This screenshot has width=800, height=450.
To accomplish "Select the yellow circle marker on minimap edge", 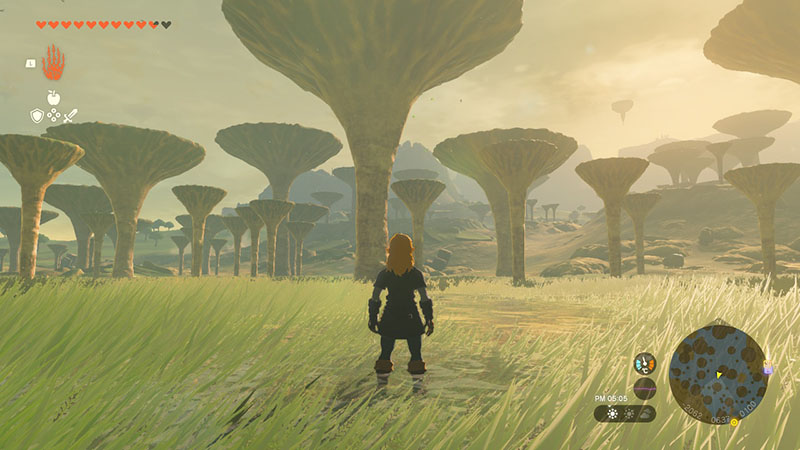I will pos(734,422).
